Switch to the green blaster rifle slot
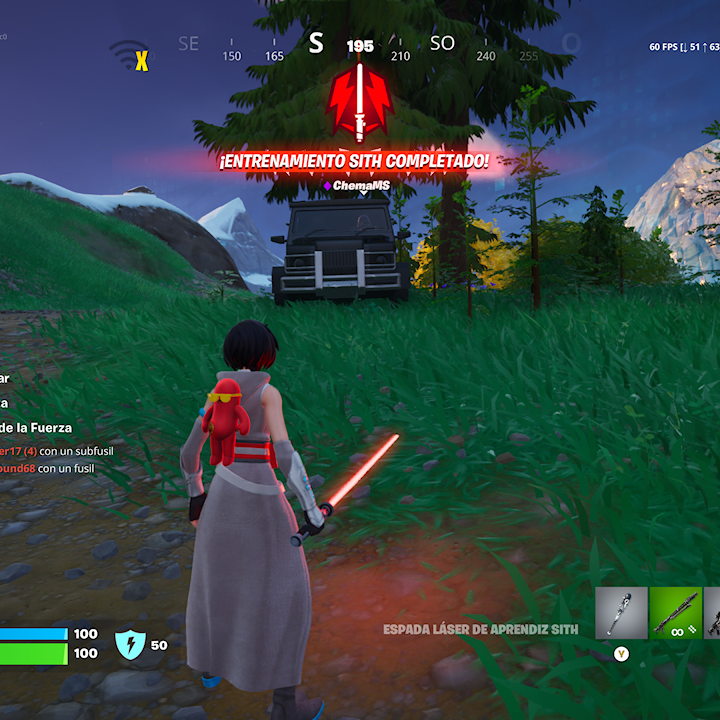This screenshot has width=720, height=720. [675, 612]
